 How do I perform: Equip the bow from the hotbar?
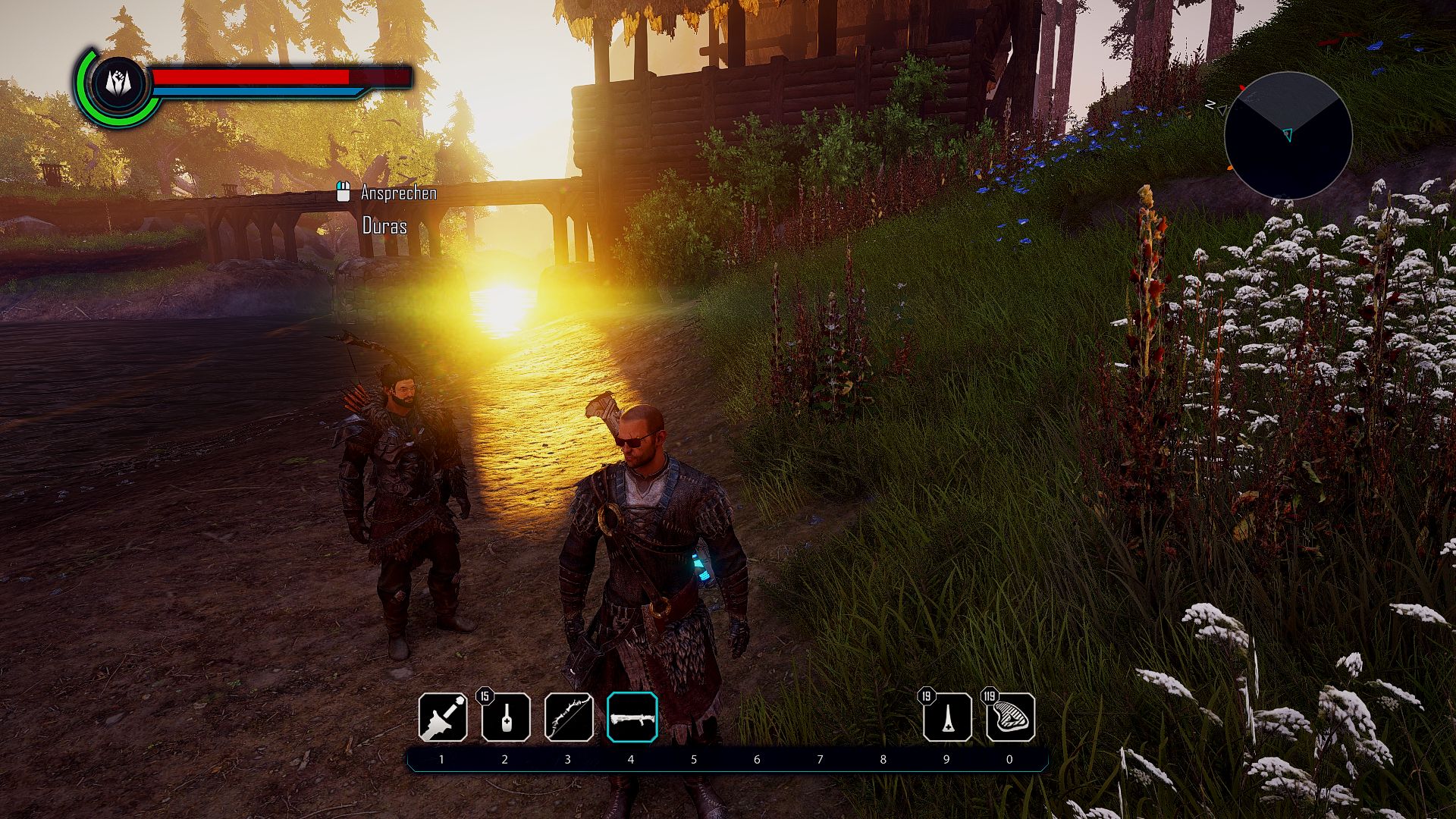tap(569, 717)
